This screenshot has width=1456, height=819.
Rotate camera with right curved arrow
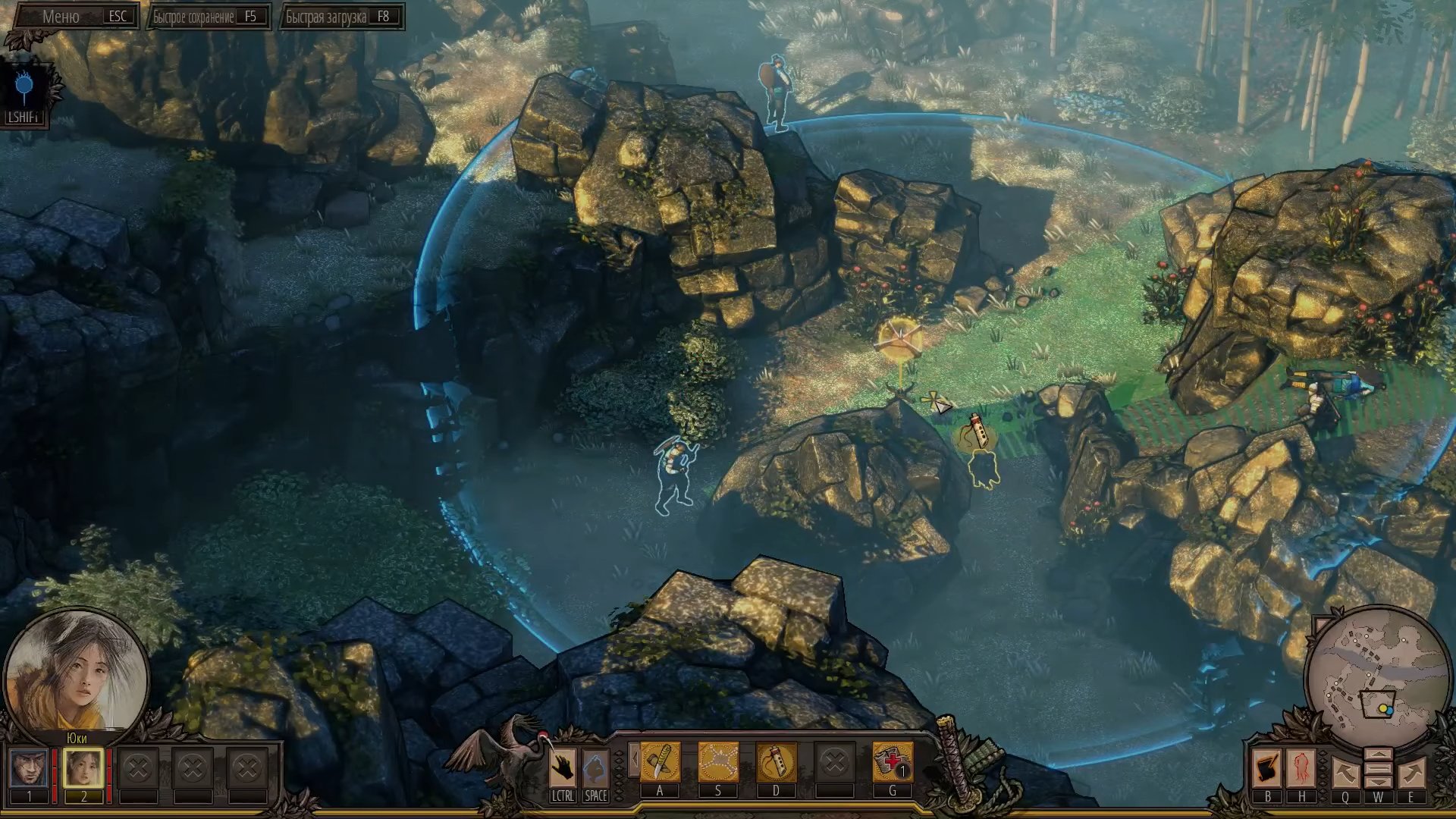pyautogui.click(x=1410, y=773)
